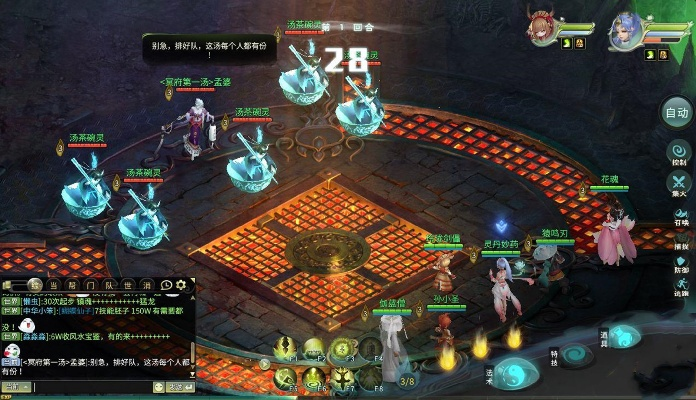Choose the 集火 focus fire command

pyautogui.click(x=679, y=185)
